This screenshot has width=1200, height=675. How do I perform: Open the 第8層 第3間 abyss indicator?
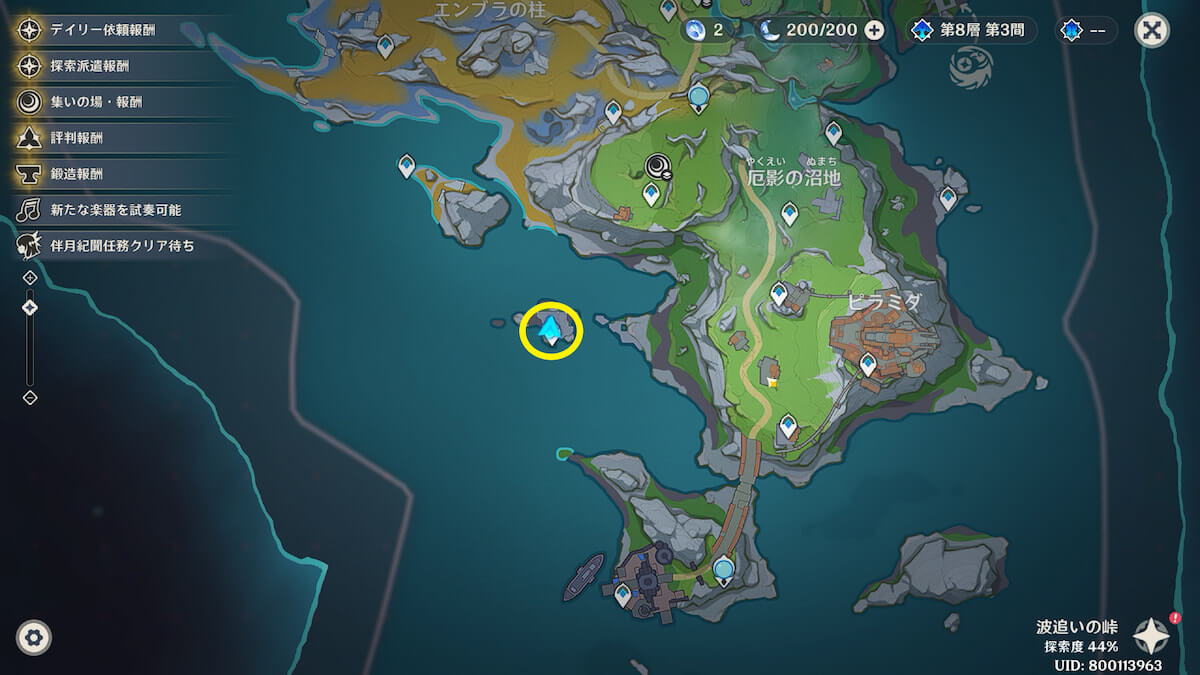click(972, 30)
